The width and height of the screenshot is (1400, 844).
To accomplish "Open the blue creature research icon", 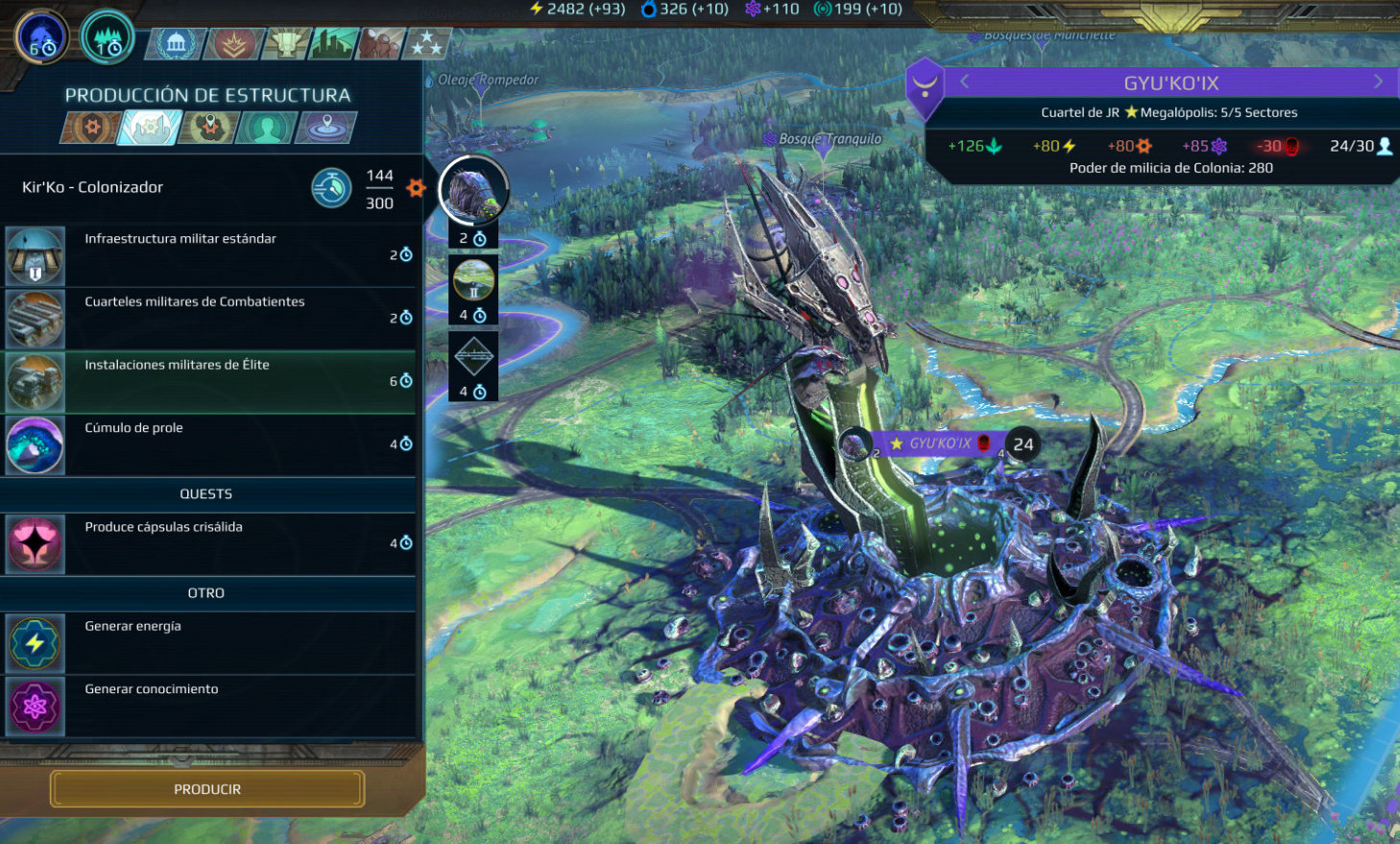I will pyautogui.click(x=42, y=37).
